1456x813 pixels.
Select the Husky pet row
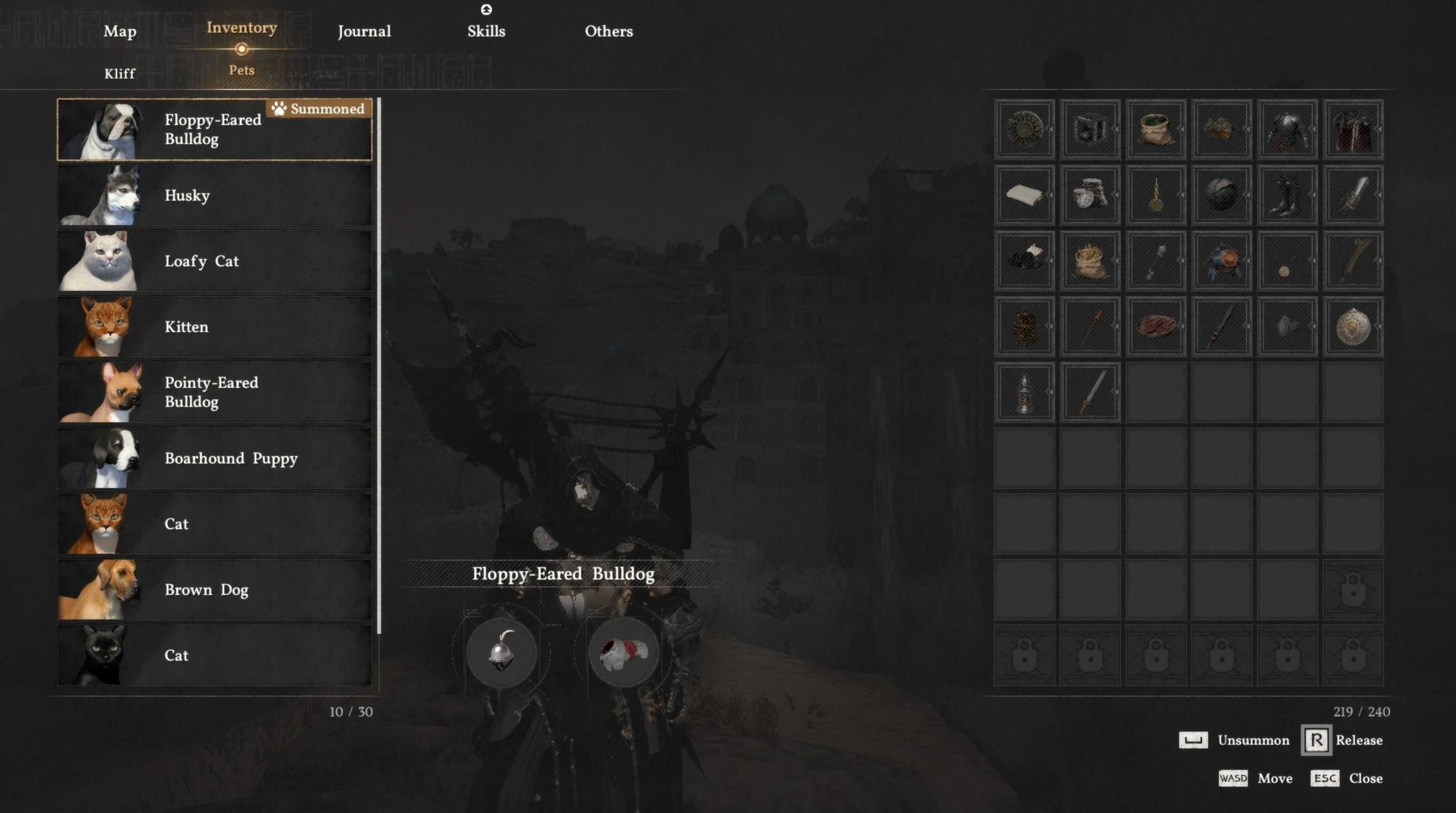coord(215,195)
